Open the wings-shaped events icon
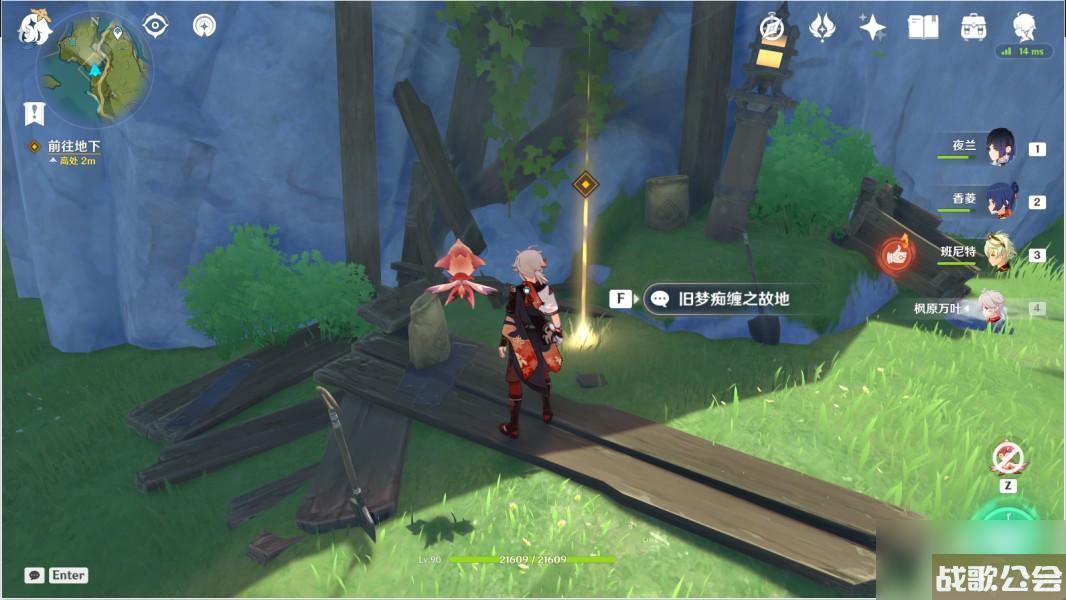1066x600 pixels. tap(822, 27)
